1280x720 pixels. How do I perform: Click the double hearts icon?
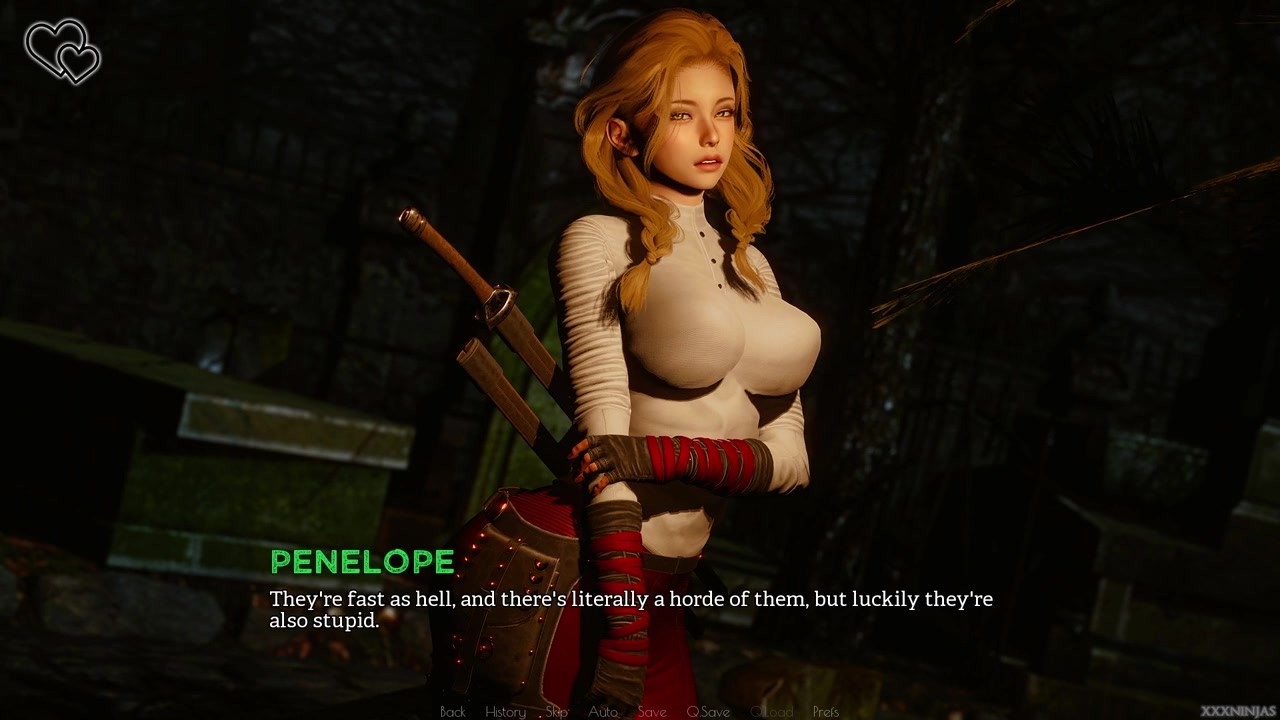62,52
